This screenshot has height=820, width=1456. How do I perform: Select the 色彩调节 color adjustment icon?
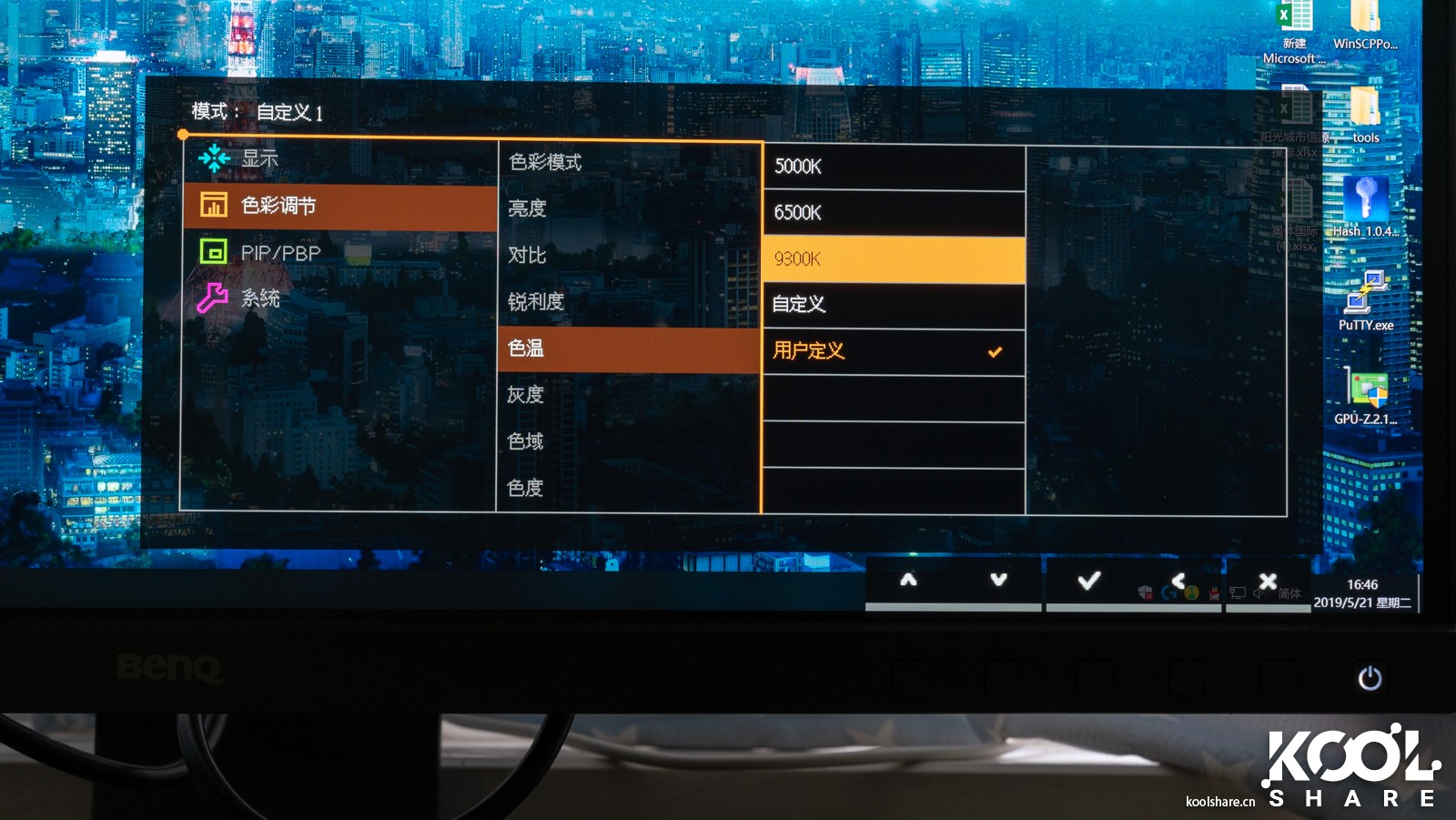point(214,206)
